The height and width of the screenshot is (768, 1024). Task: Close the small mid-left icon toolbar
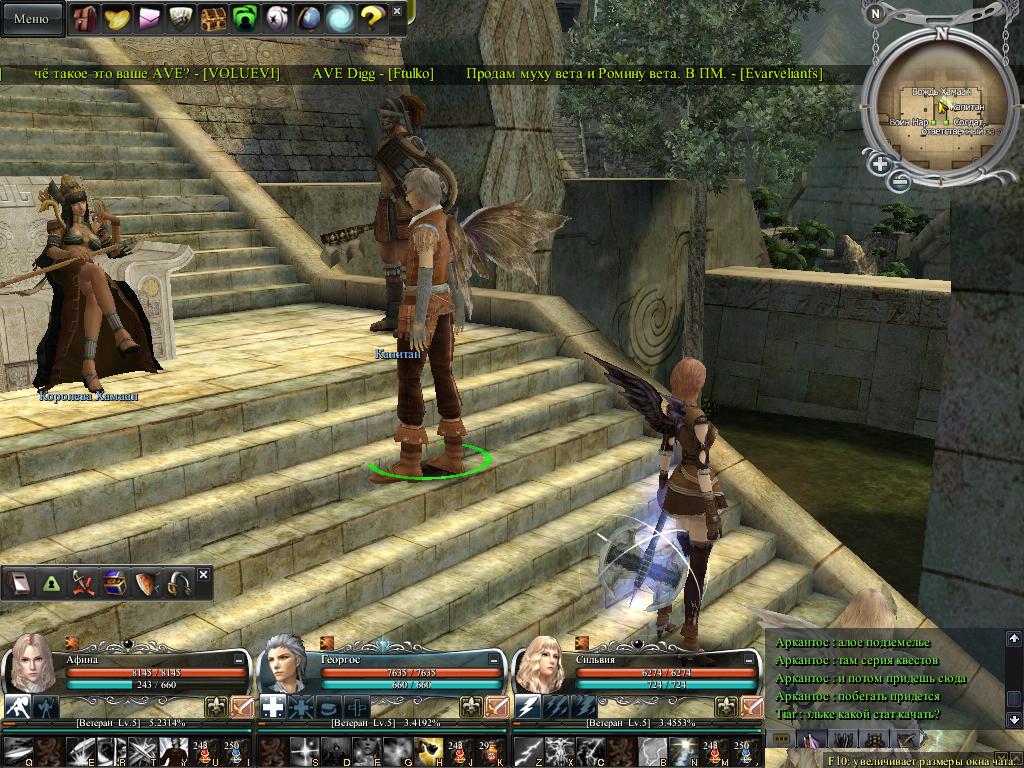[204, 575]
